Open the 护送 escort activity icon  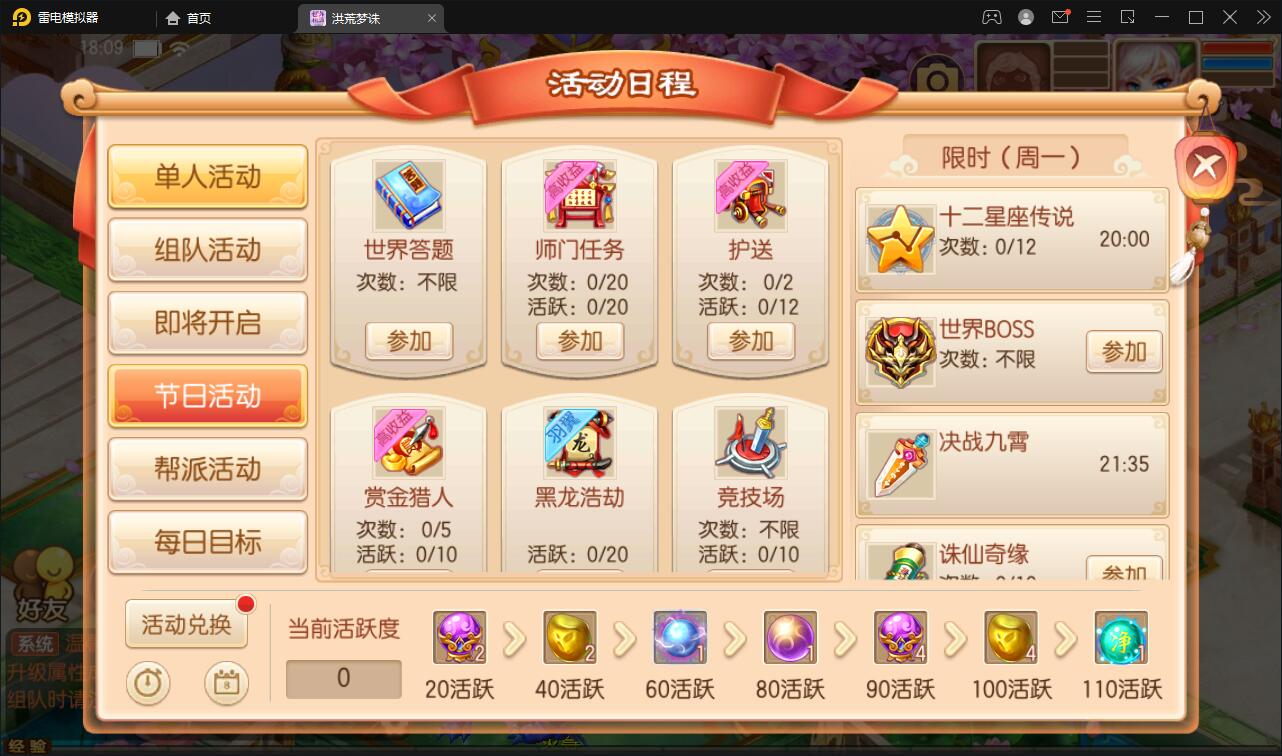(750, 196)
